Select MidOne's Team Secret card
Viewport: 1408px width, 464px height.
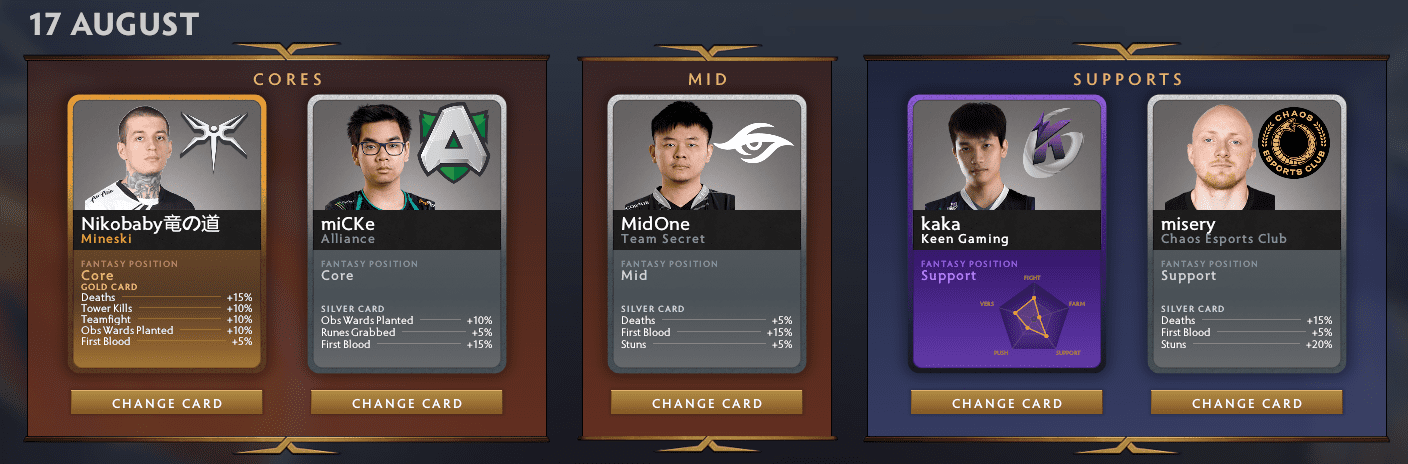coord(707,233)
